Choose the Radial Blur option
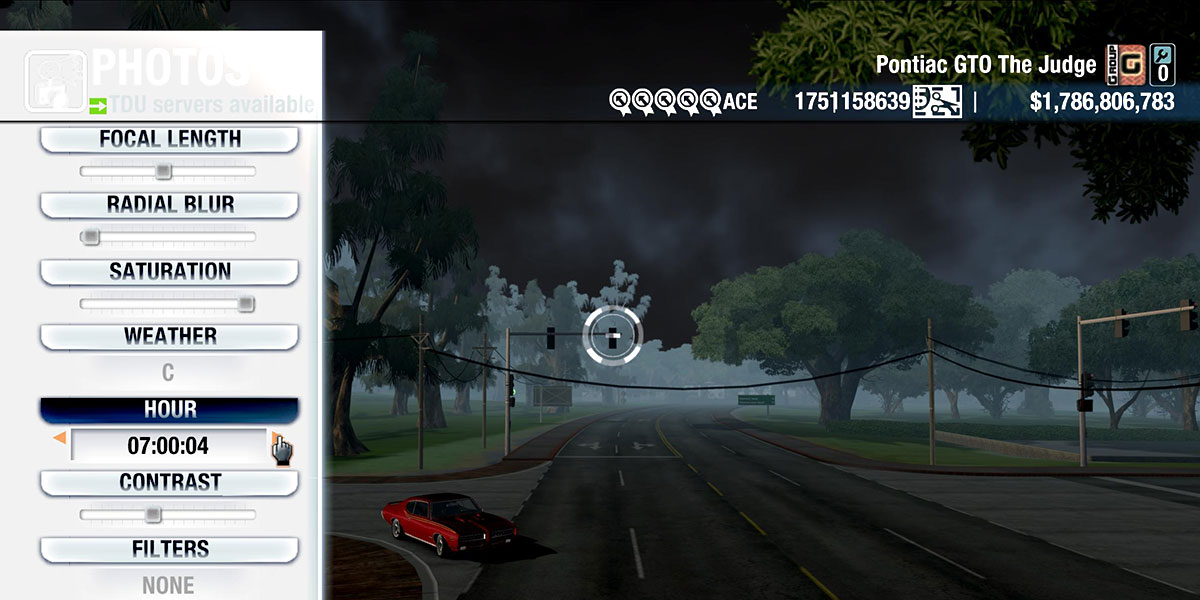 click(x=169, y=205)
